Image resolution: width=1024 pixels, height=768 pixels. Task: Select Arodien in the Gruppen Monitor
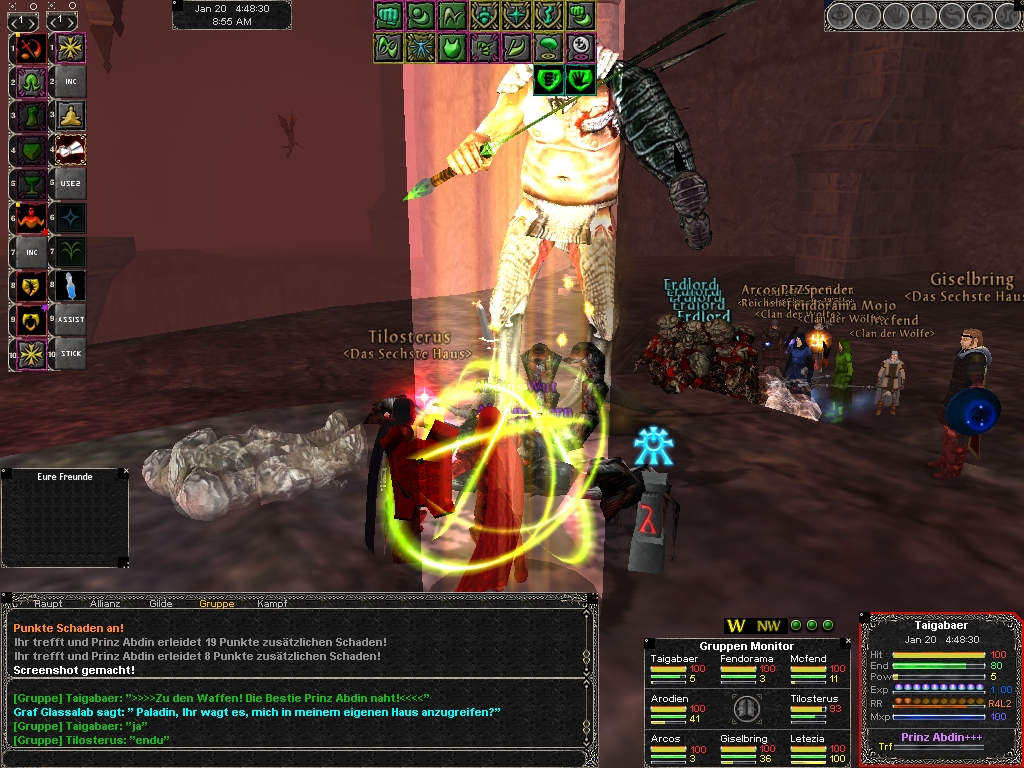[669, 699]
